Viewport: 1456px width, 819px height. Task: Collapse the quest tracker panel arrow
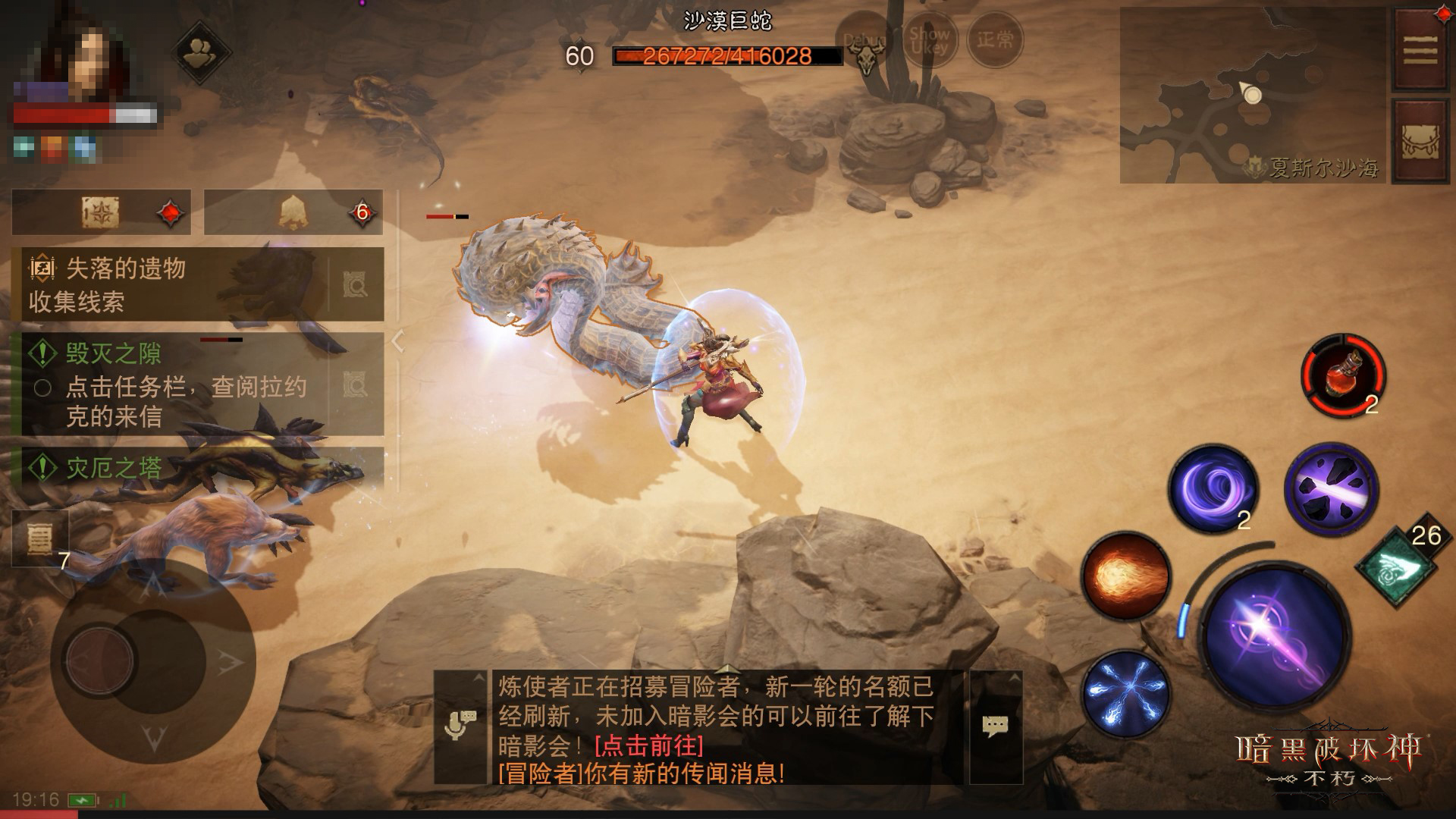397,341
